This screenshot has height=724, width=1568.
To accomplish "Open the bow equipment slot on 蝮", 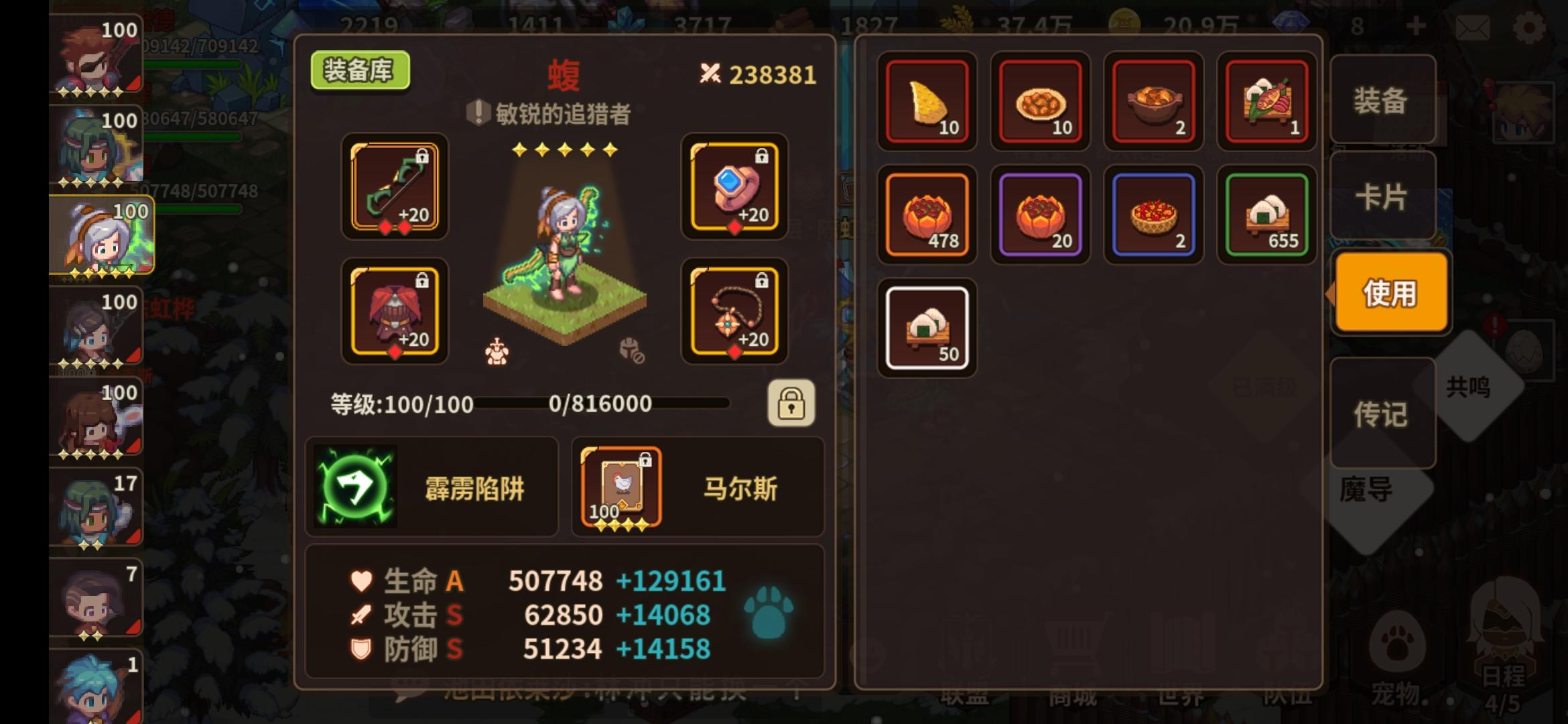I will (394, 190).
